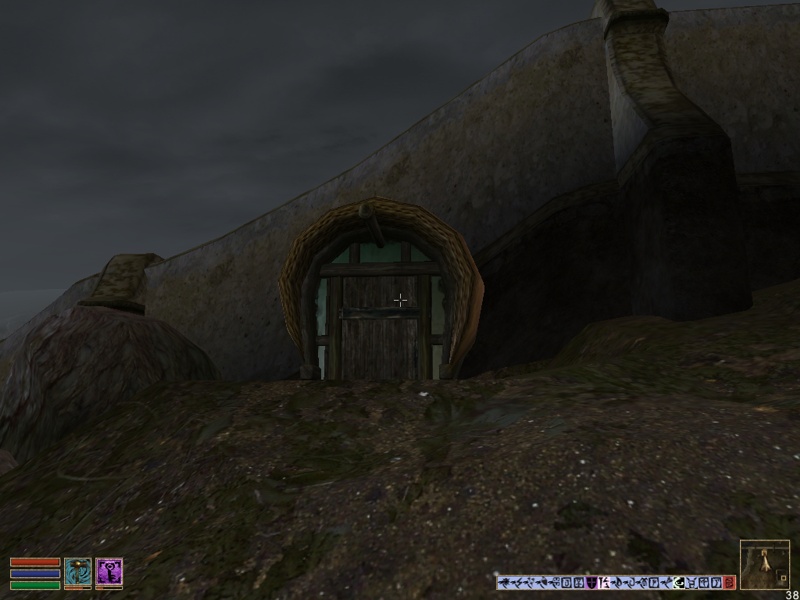Inspect the purple shield active effect icon

[591, 582]
